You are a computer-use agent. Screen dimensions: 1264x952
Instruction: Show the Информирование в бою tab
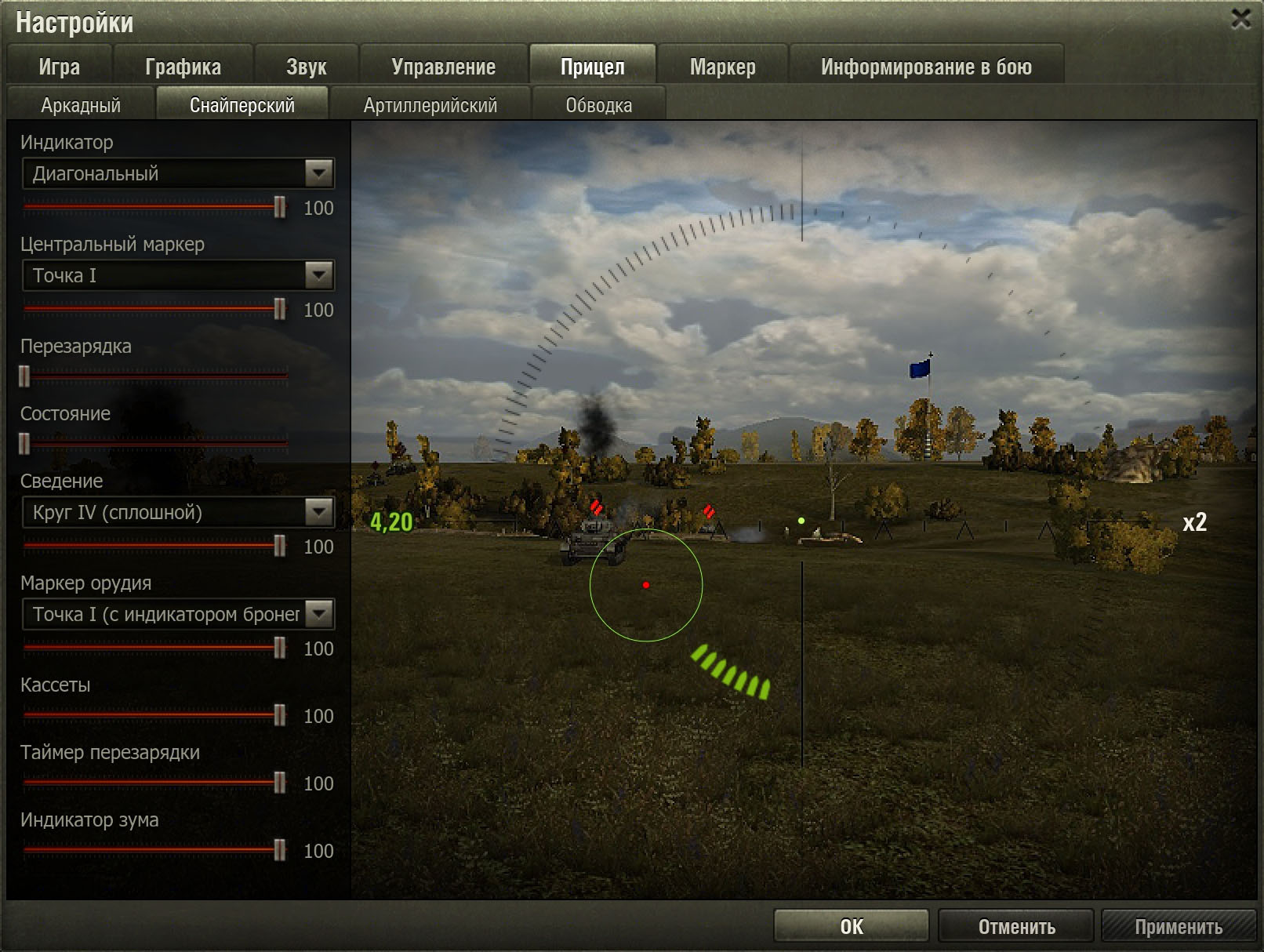(x=926, y=66)
